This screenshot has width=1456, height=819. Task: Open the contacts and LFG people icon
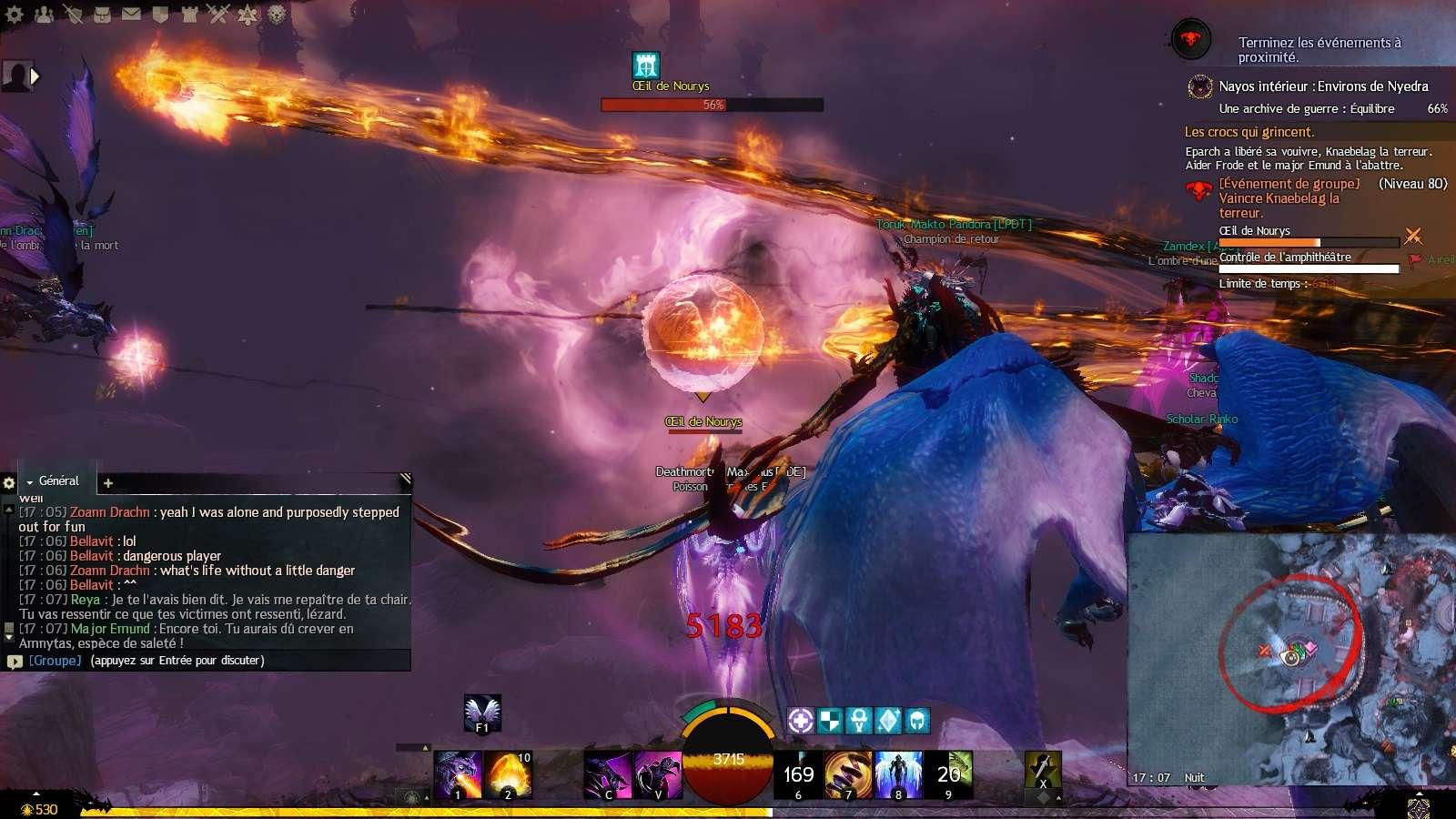(44, 15)
